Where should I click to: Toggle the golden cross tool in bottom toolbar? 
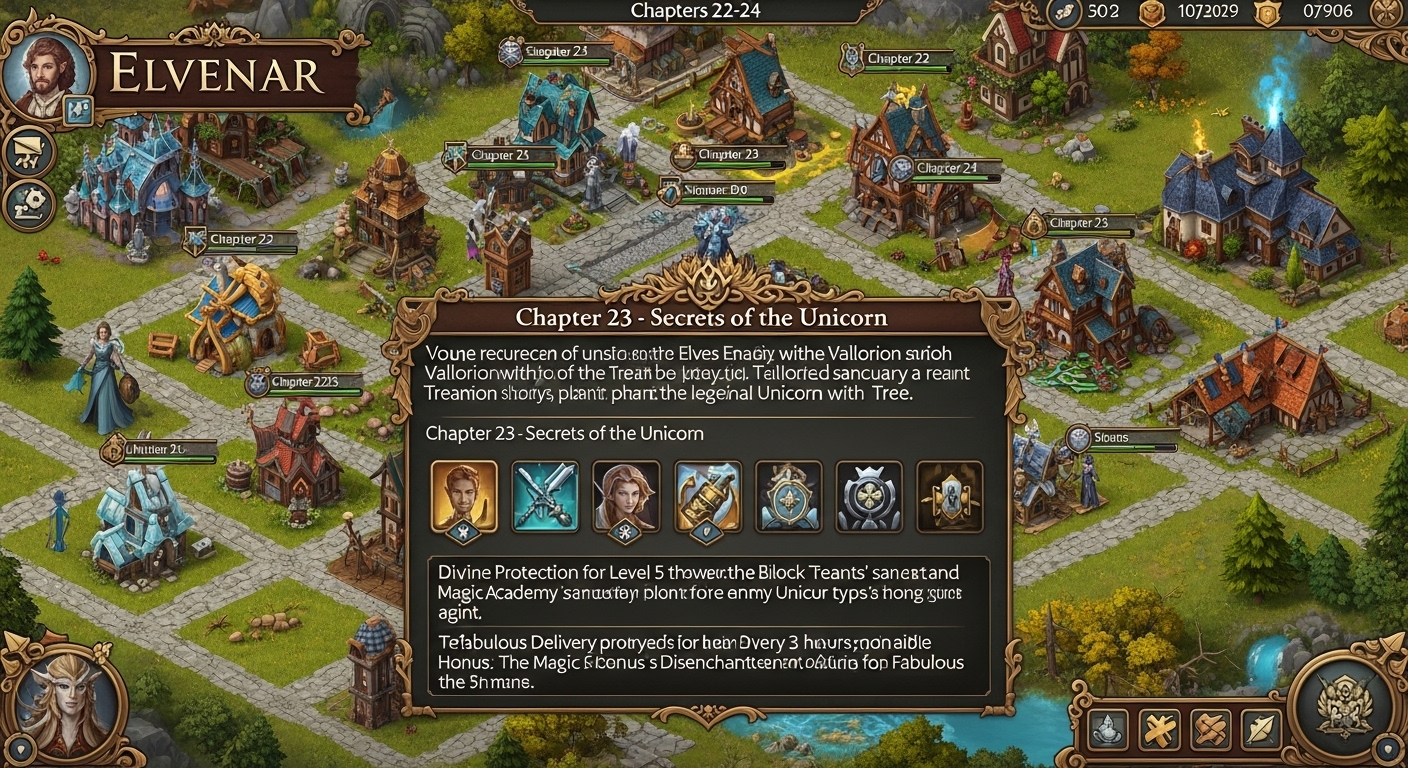1158,730
